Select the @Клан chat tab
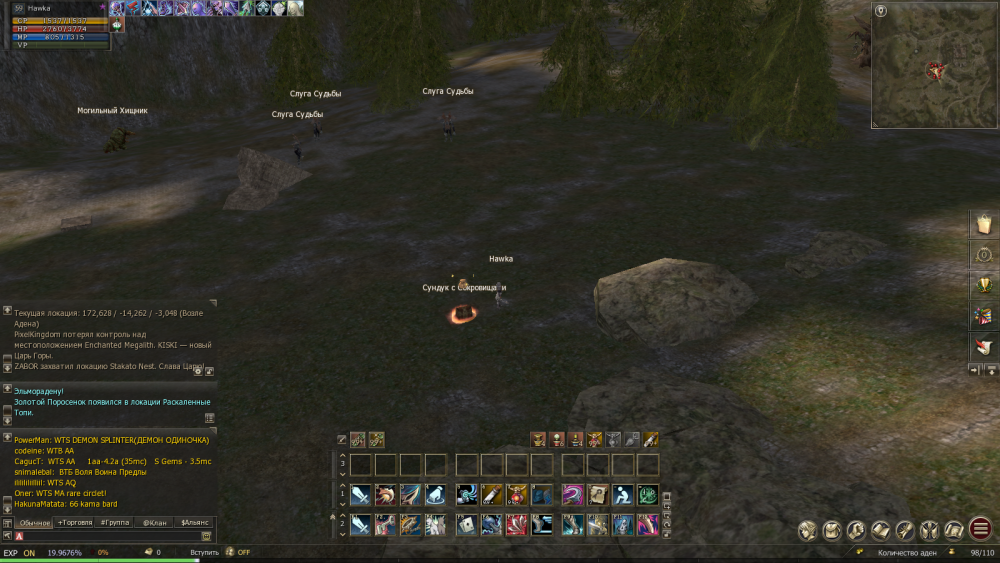The height and width of the screenshot is (563, 1000). click(154, 523)
